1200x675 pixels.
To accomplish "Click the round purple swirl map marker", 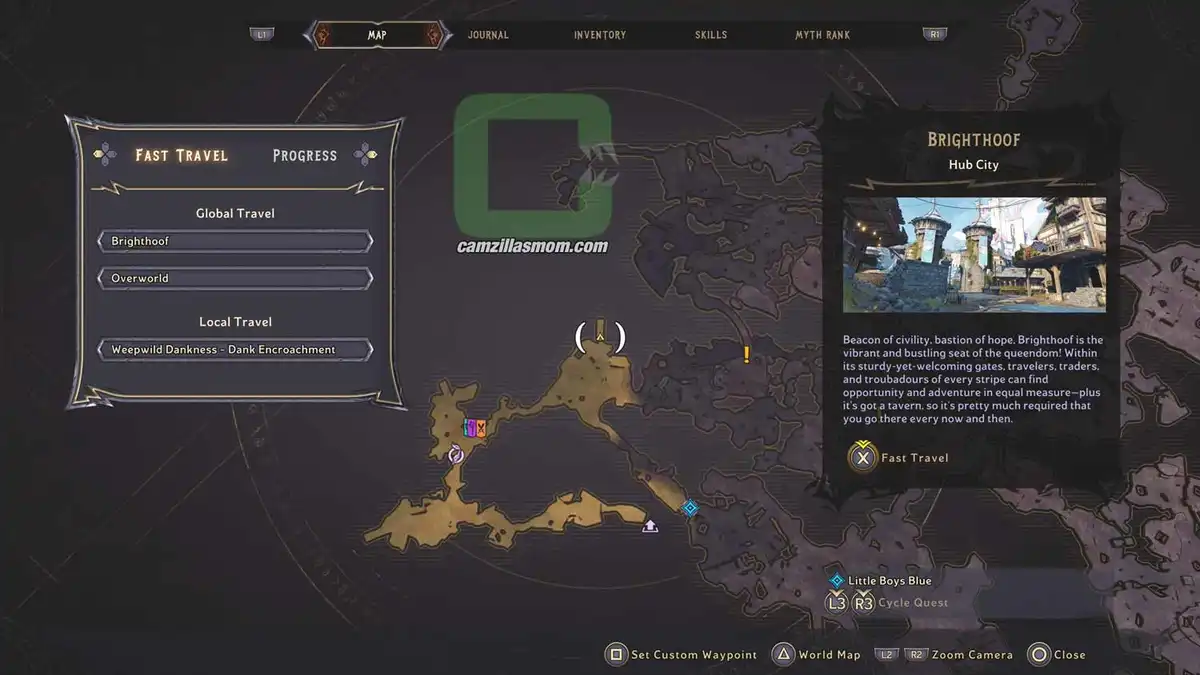I will (456, 455).
